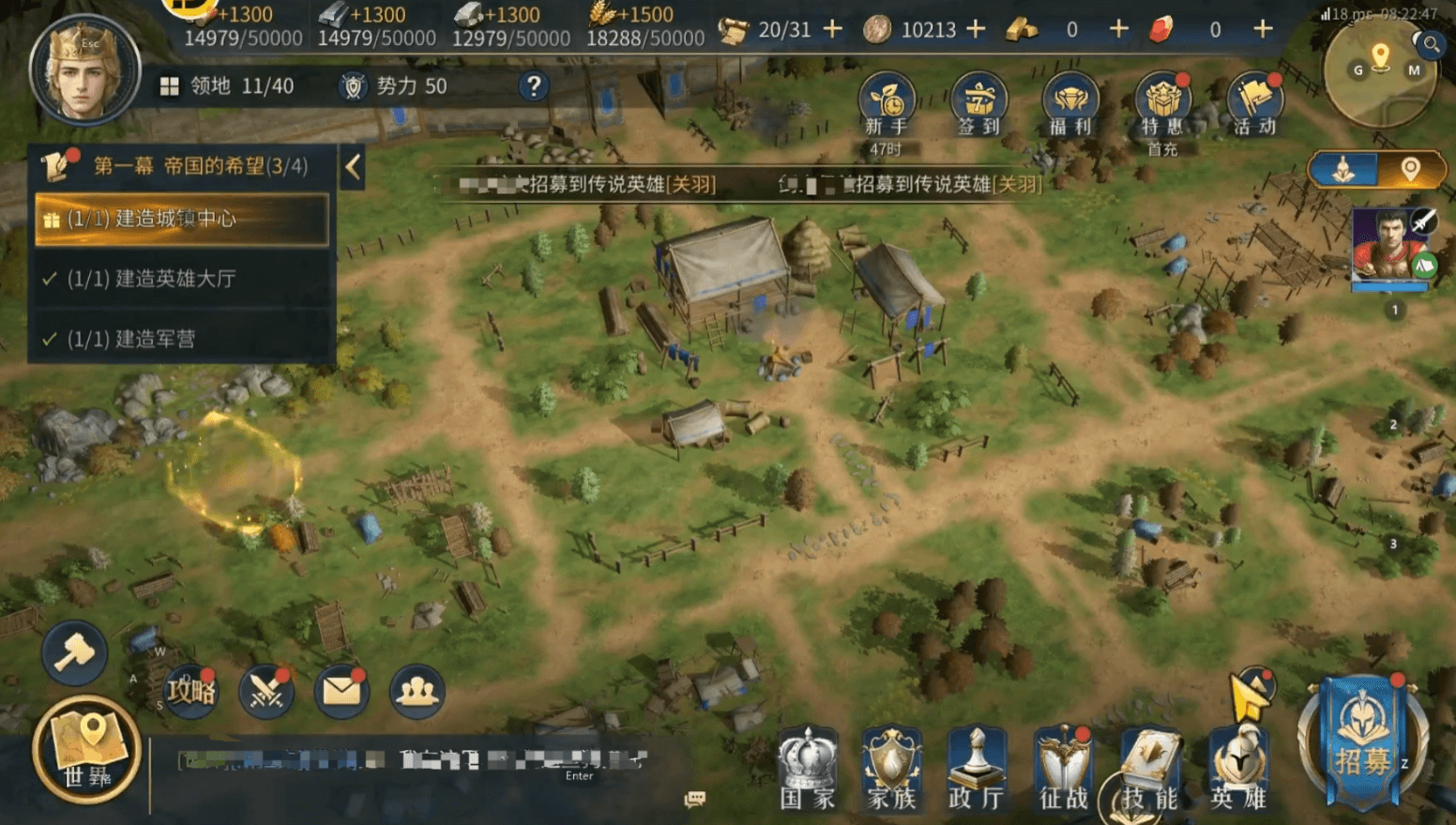Collapse the quest tracker panel arrow
The image size is (1456, 825).
coord(353,167)
